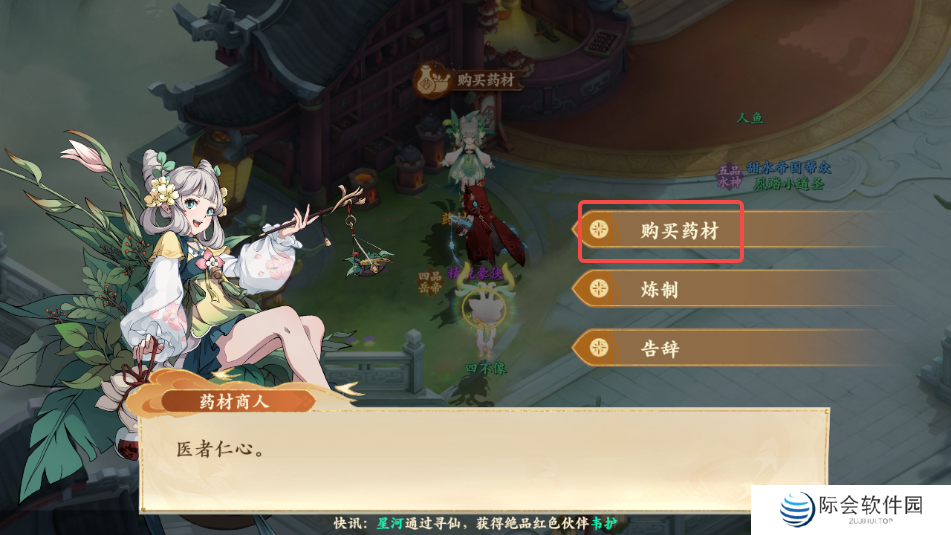Click the 购买药材 label above the merchant
The image size is (951, 535).
(472, 80)
